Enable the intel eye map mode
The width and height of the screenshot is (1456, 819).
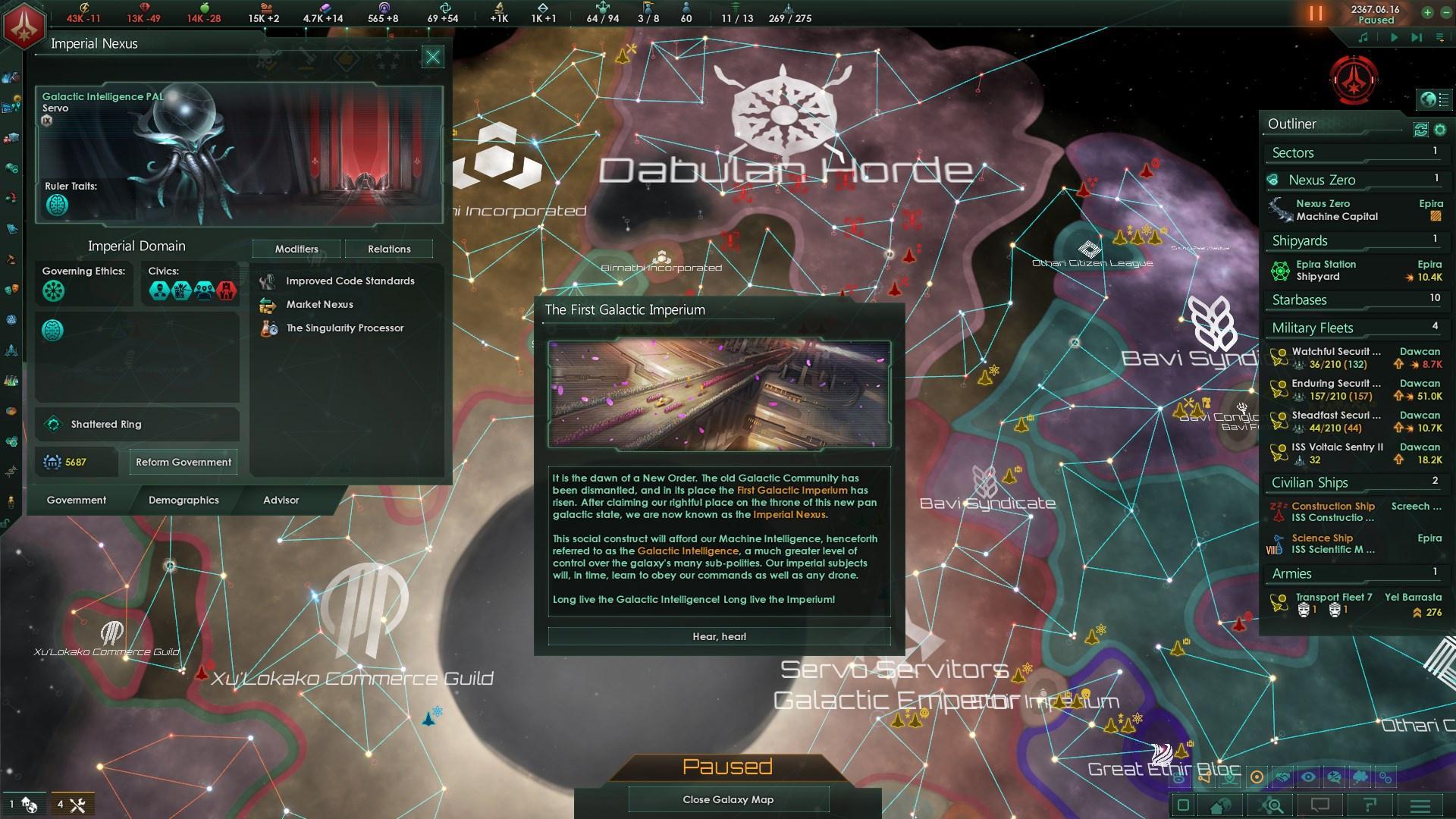click(x=1308, y=776)
